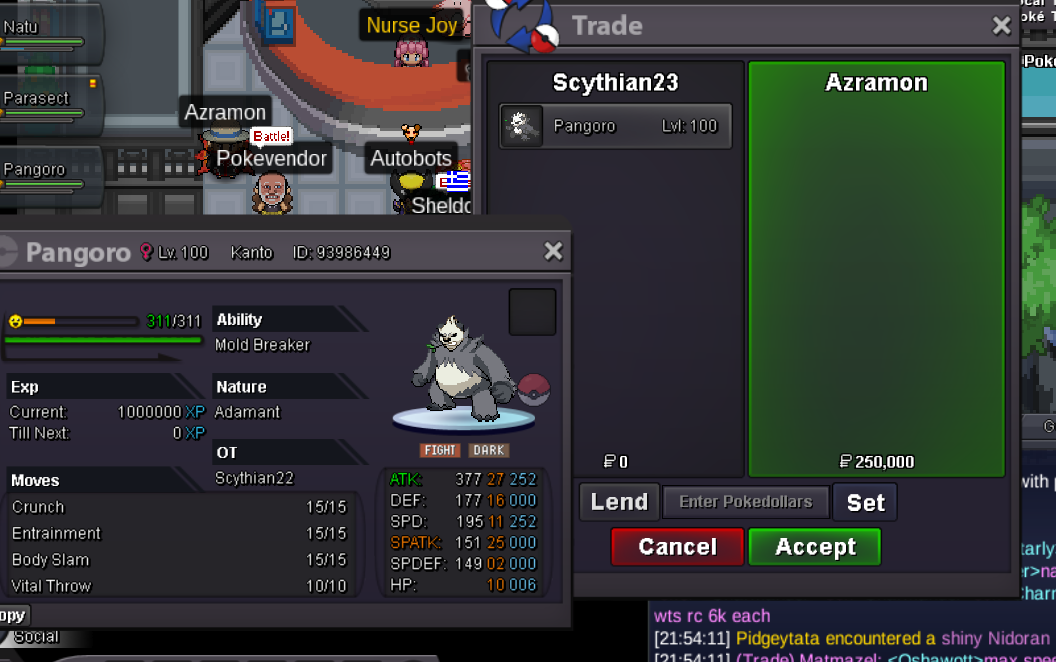The width and height of the screenshot is (1056, 662).
Task: Click the empty held item slot
Action: pos(532,312)
